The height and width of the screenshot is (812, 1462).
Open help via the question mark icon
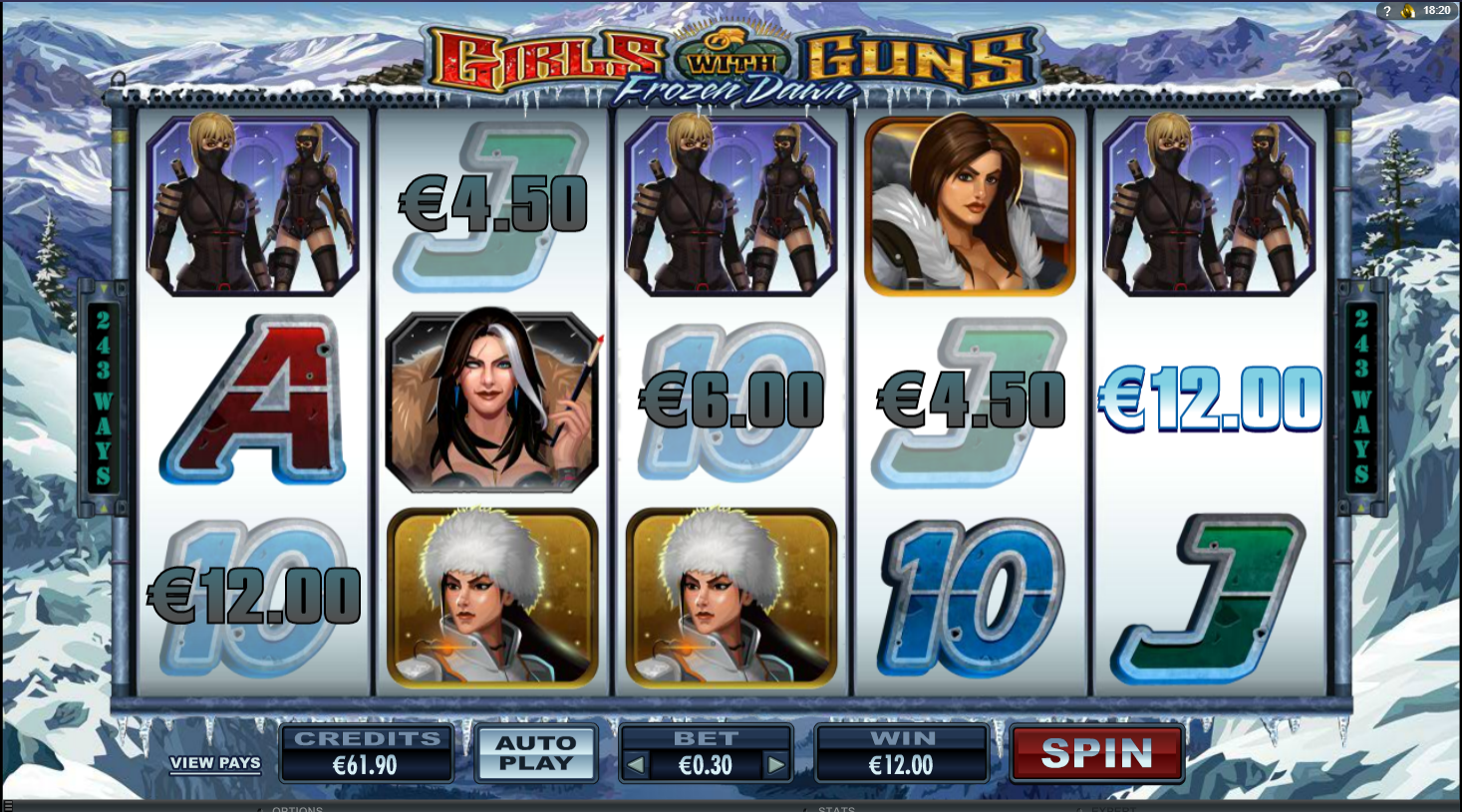tap(1386, 11)
